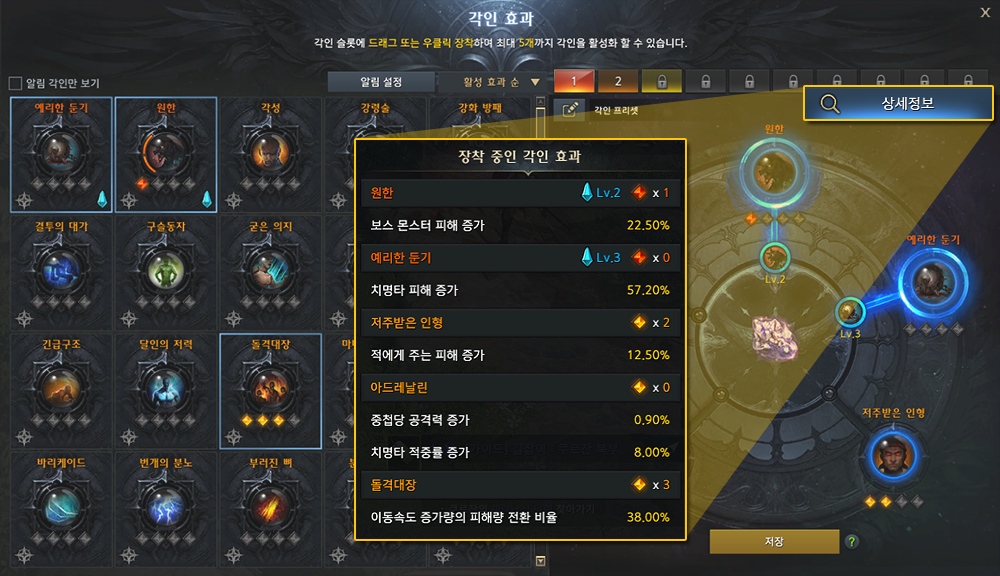The height and width of the screenshot is (576, 1000).
Task: Select the 원한 engraving in the list
Action: click(x=166, y=153)
